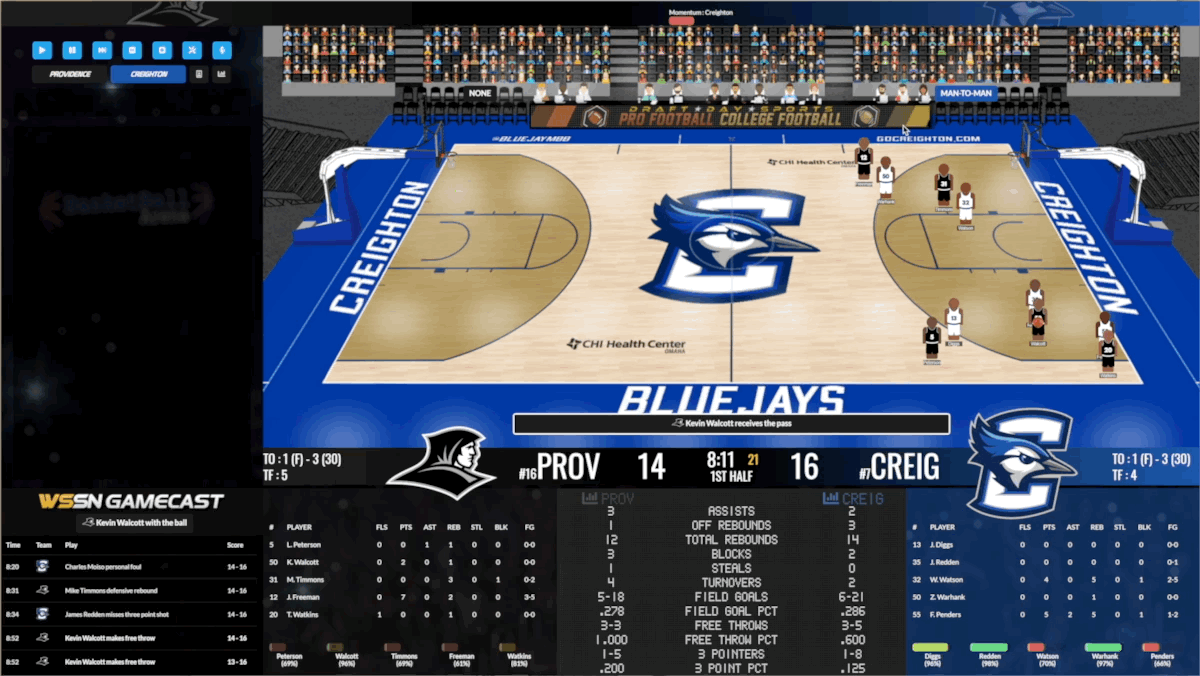Screen dimensions: 1200x676
Task: Open the clipboard roster icon button
Action: 199,74
